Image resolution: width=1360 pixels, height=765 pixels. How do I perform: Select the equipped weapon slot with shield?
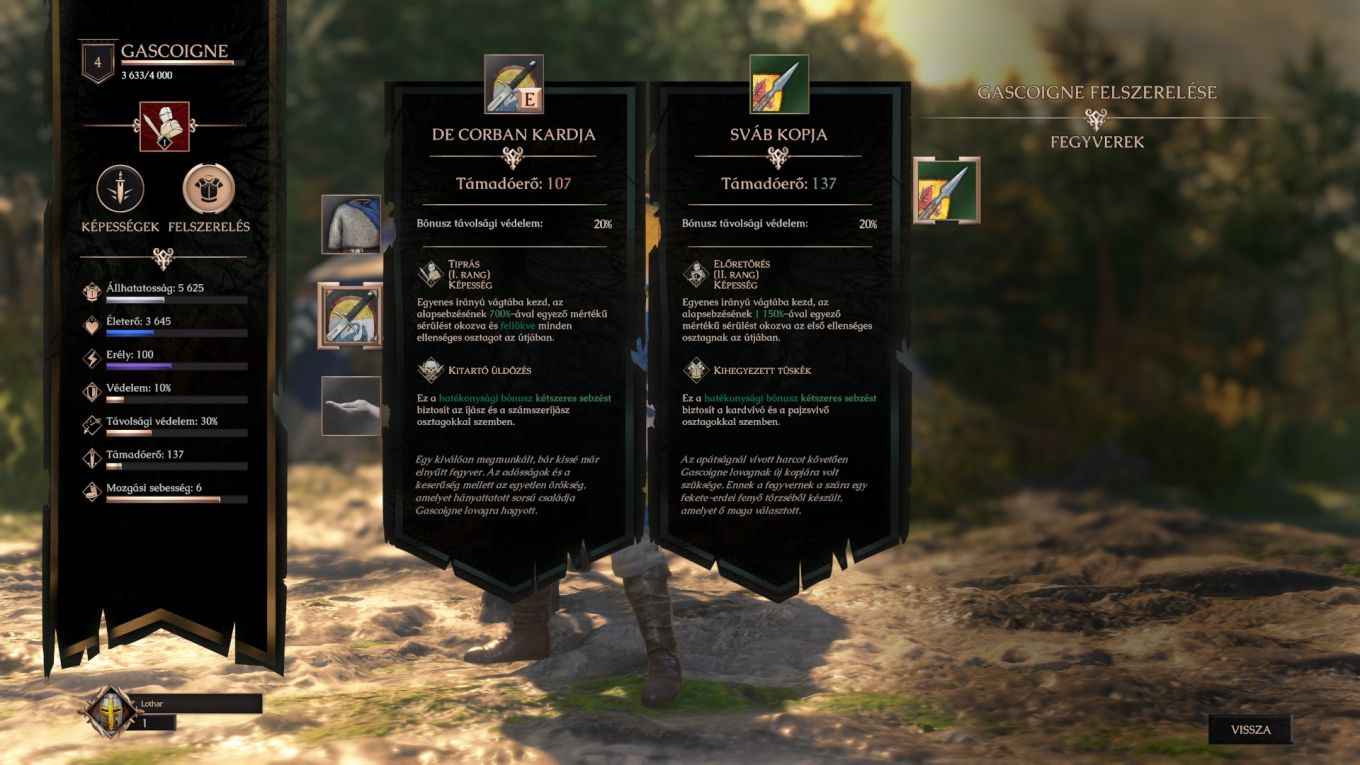click(350, 315)
